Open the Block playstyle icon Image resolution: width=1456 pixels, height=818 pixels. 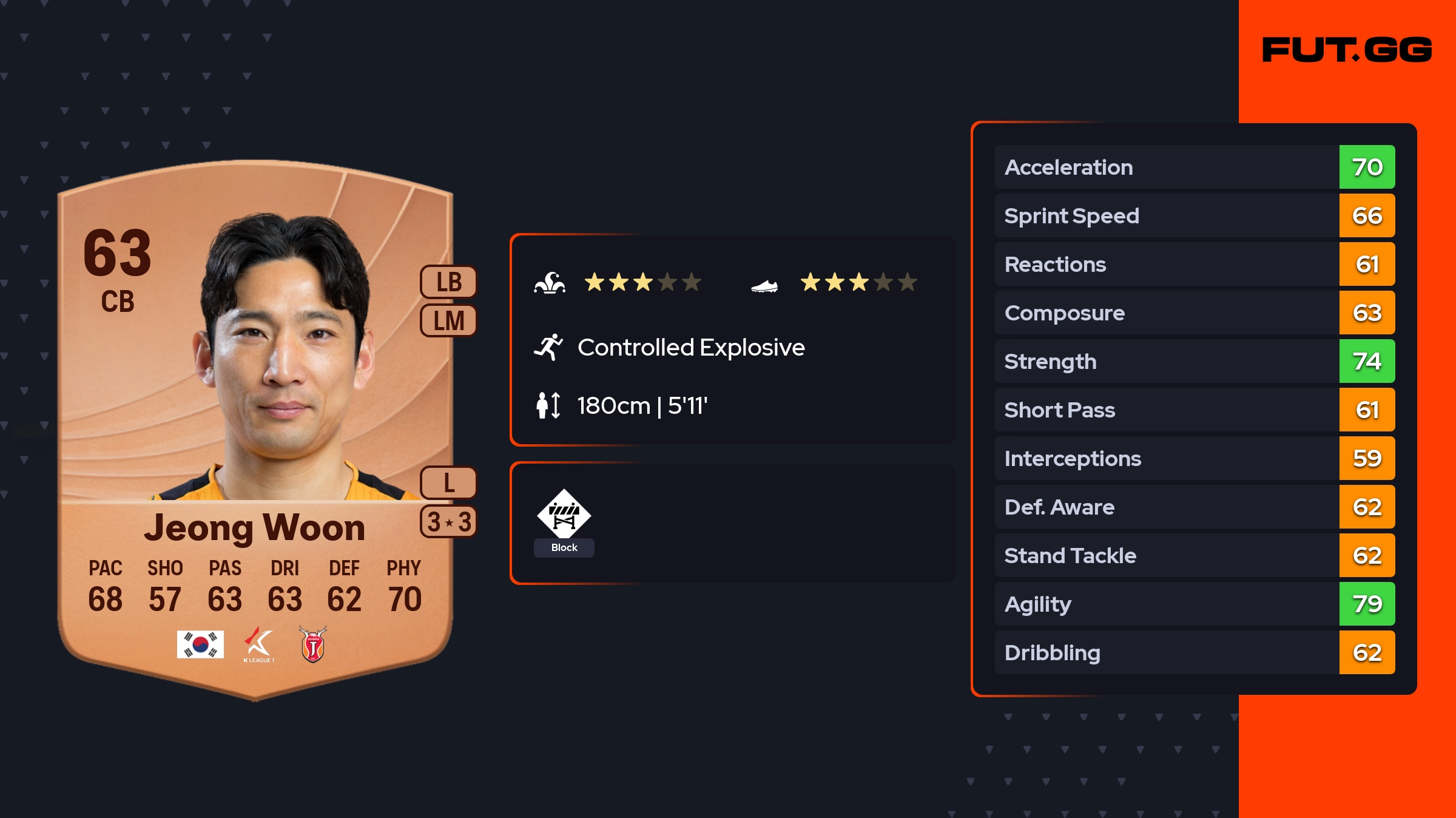click(x=564, y=515)
